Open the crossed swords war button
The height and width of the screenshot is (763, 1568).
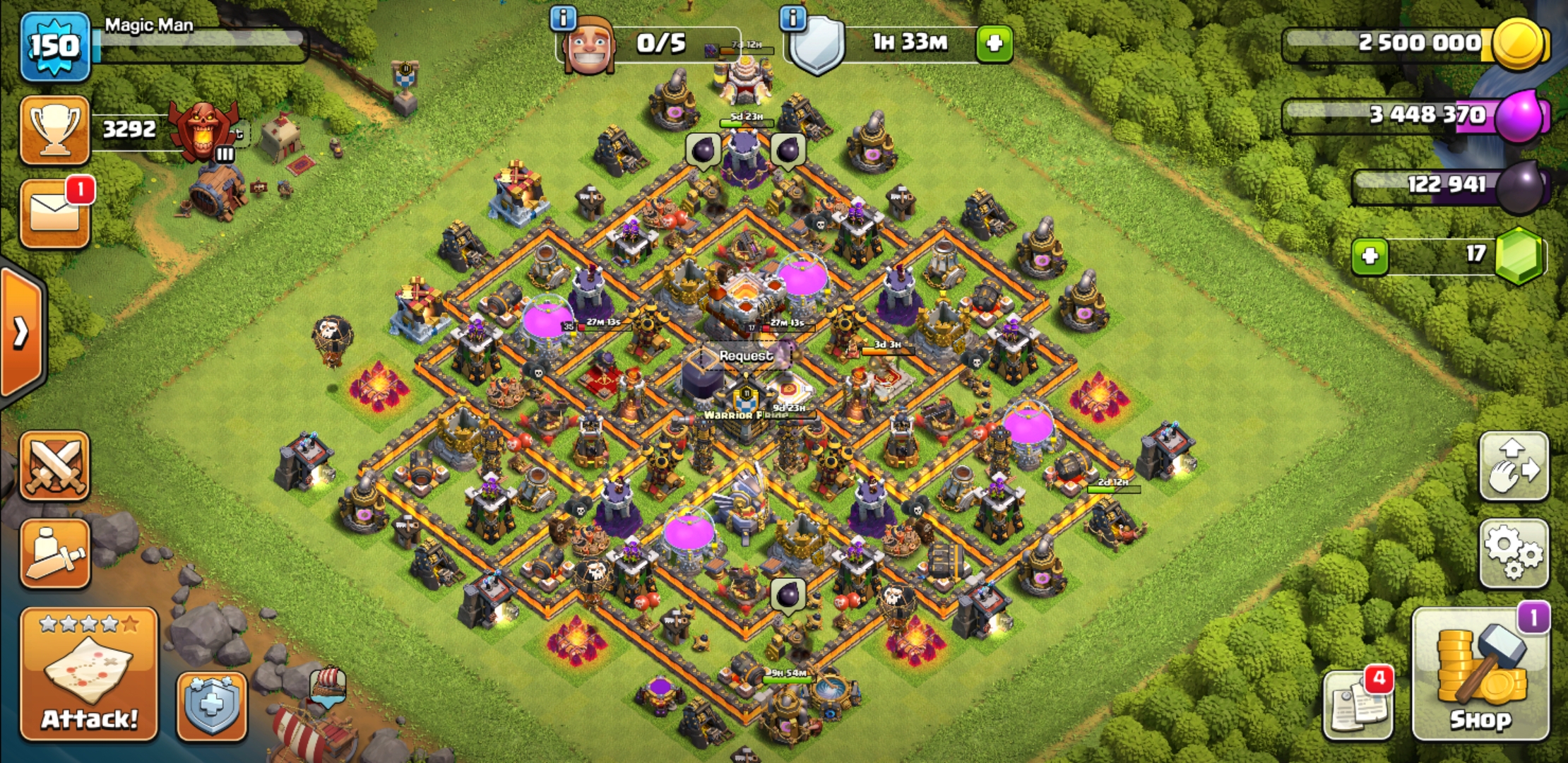(55, 466)
